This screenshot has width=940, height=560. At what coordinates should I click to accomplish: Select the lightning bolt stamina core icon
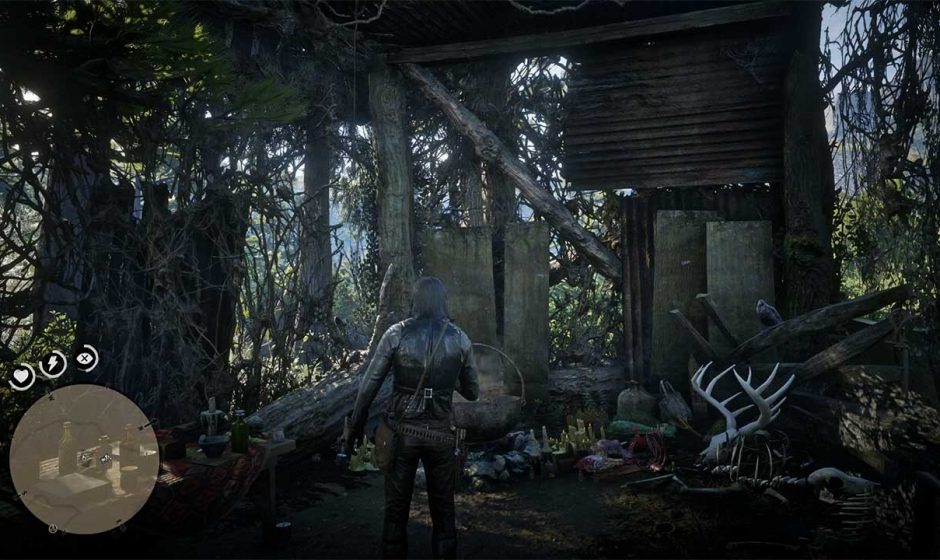(x=52, y=363)
